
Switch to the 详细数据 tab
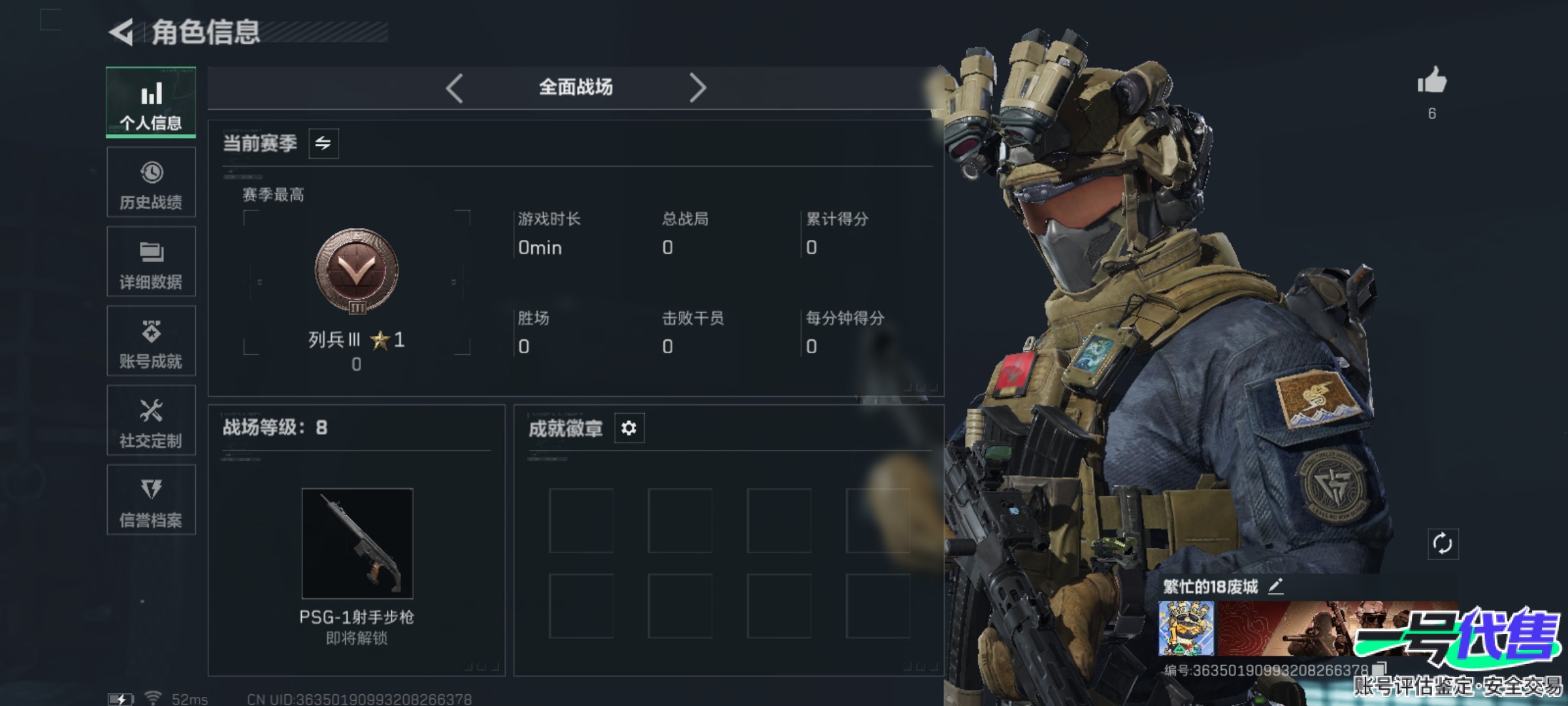[x=151, y=261]
